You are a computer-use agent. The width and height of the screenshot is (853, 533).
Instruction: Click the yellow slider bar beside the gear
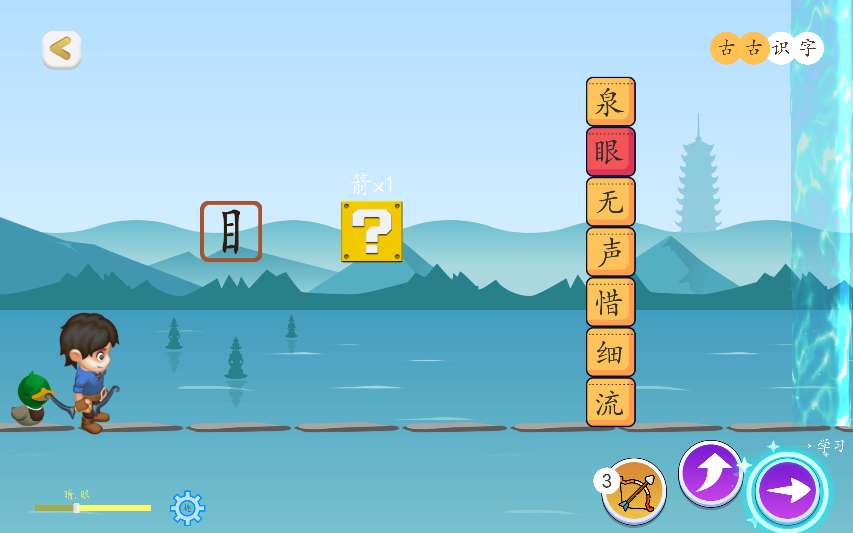(x=93, y=508)
